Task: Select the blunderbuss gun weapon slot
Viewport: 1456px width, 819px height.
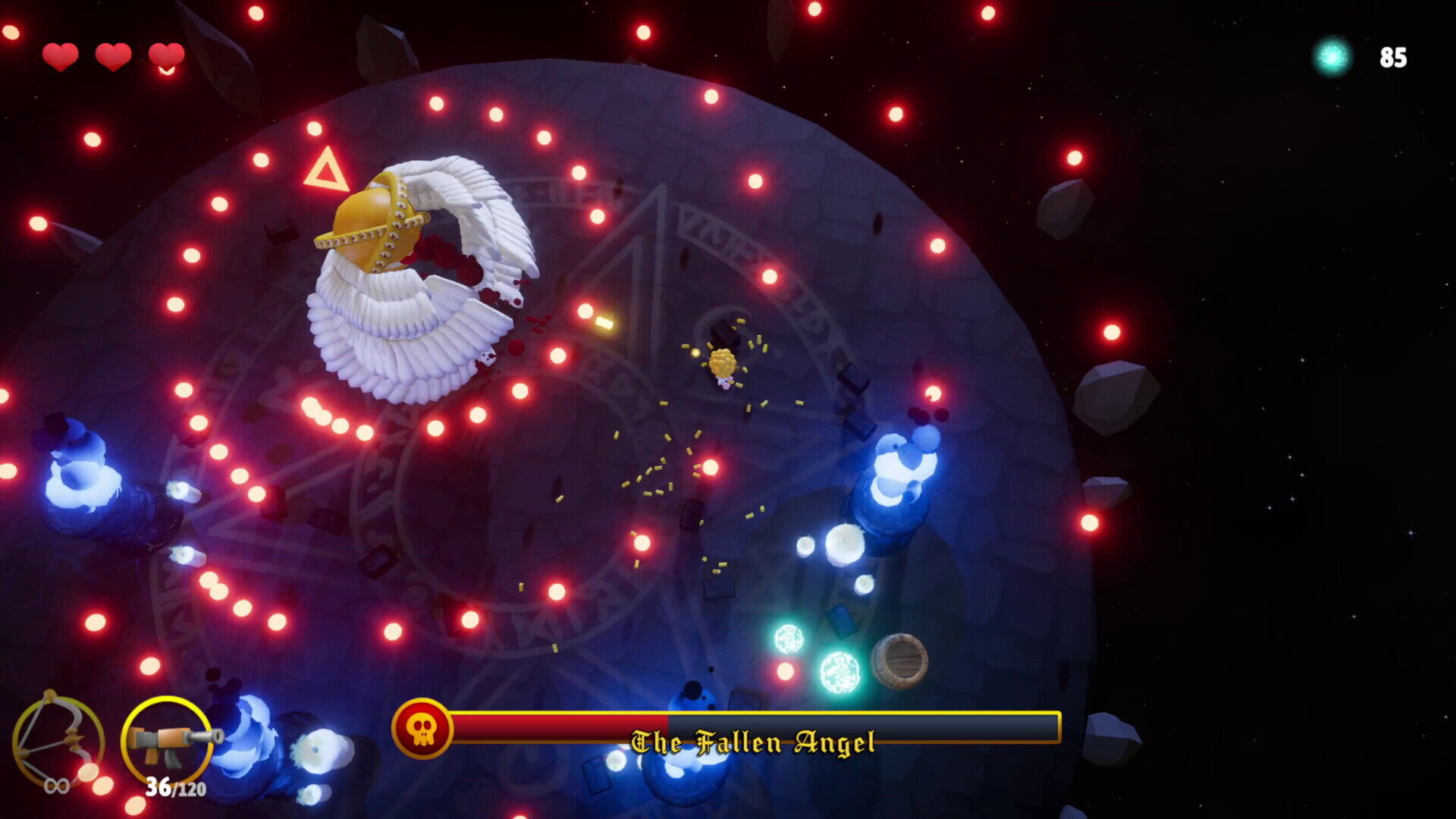Action: coord(168,739)
